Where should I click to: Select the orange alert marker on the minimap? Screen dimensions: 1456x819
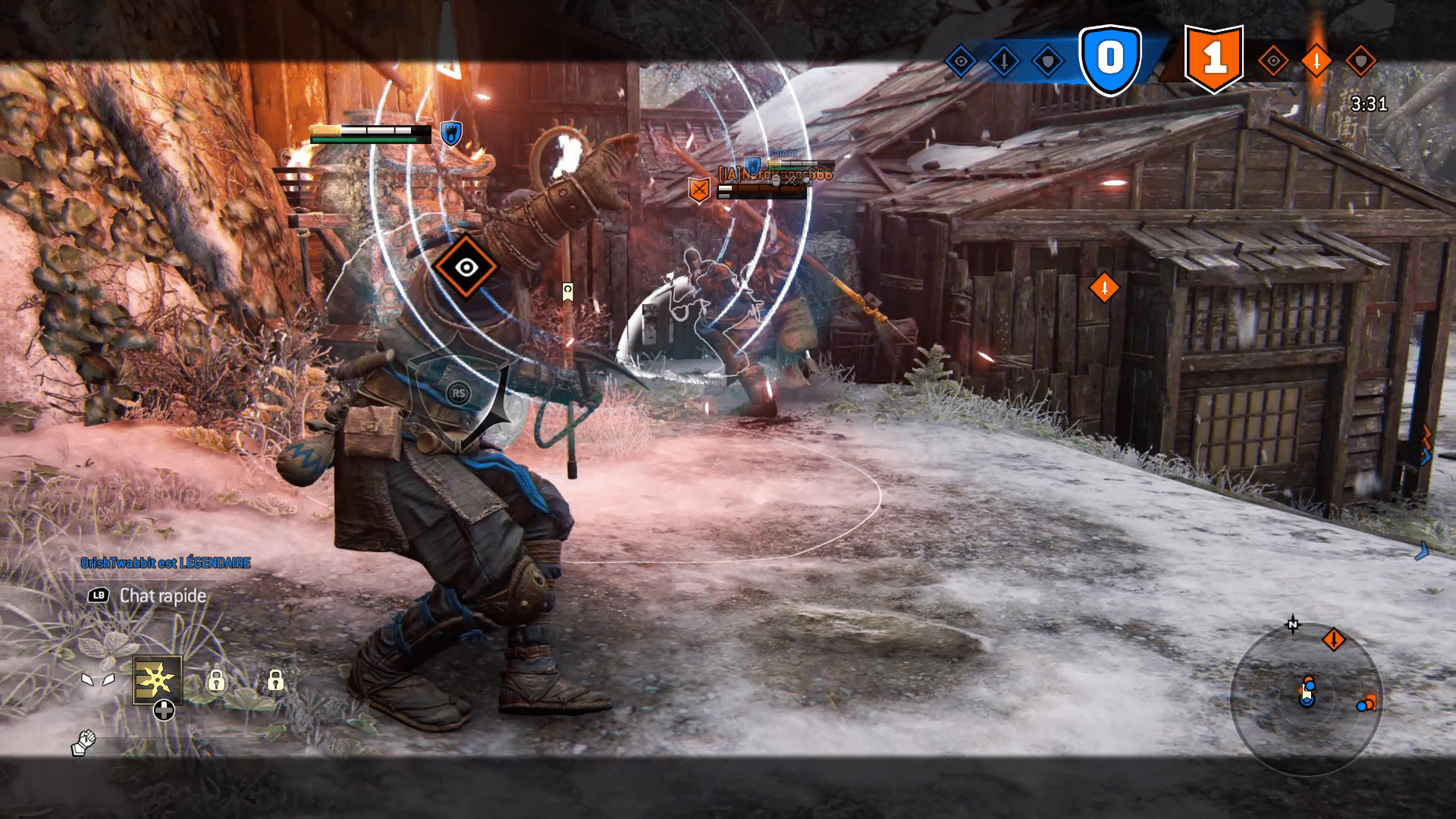[1333, 640]
